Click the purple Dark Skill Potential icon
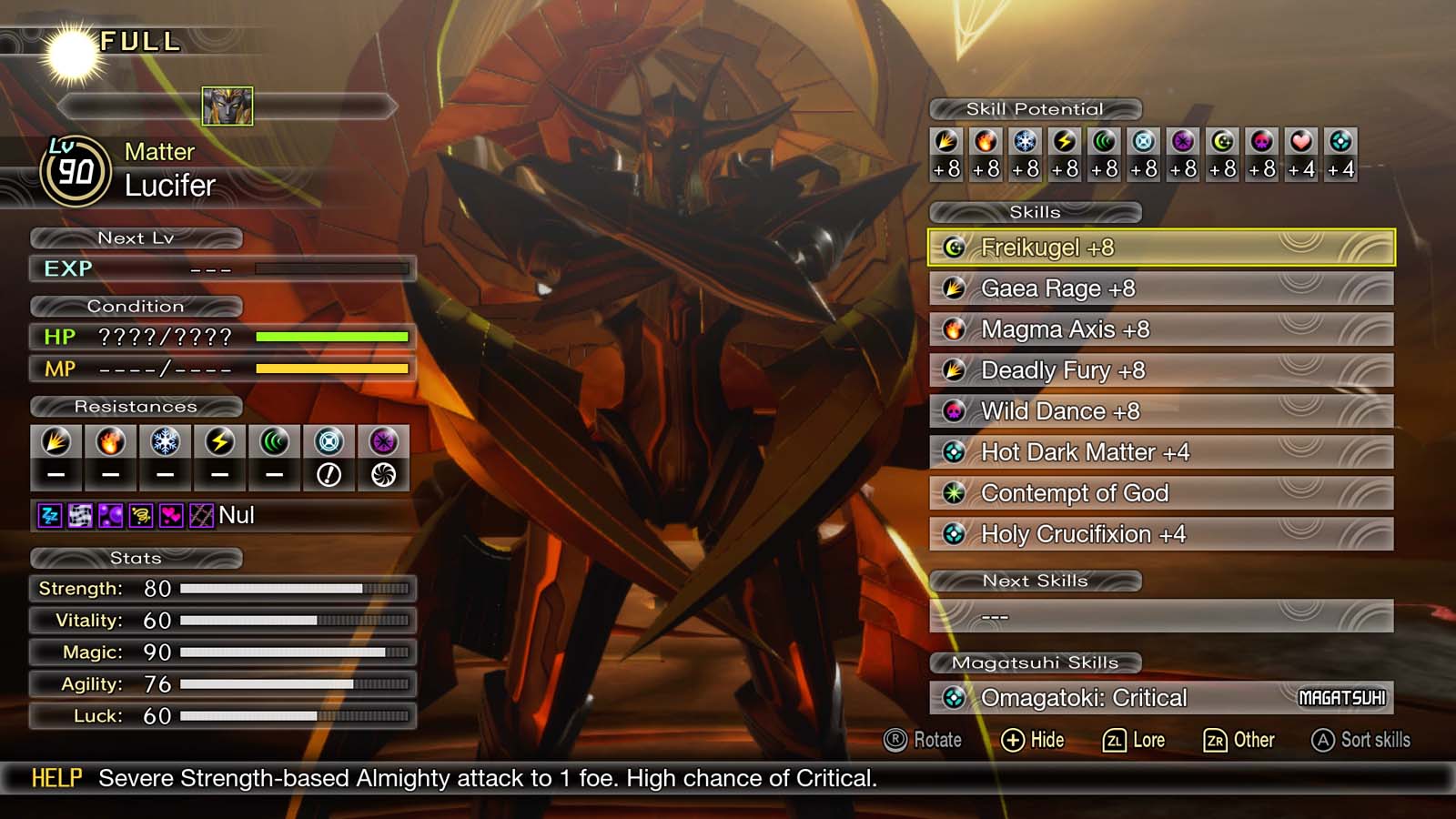 click(1183, 141)
